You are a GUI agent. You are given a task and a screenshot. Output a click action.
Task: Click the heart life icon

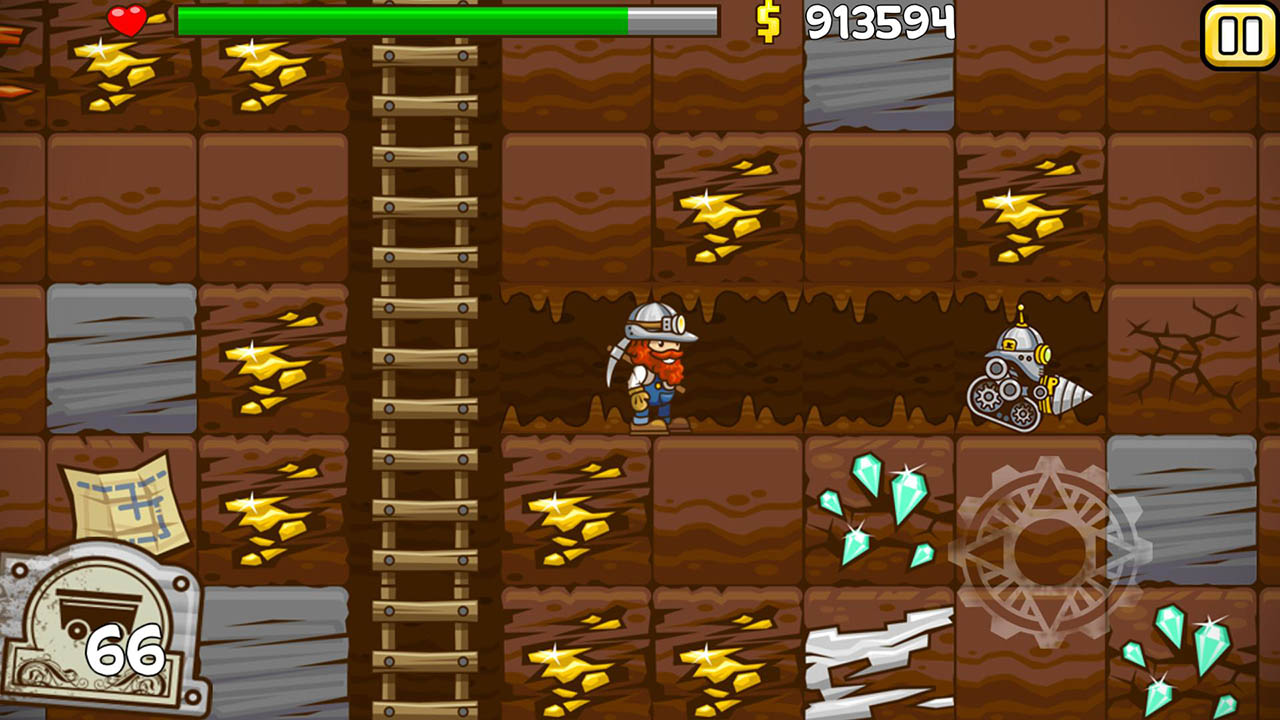[x=125, y=17]
